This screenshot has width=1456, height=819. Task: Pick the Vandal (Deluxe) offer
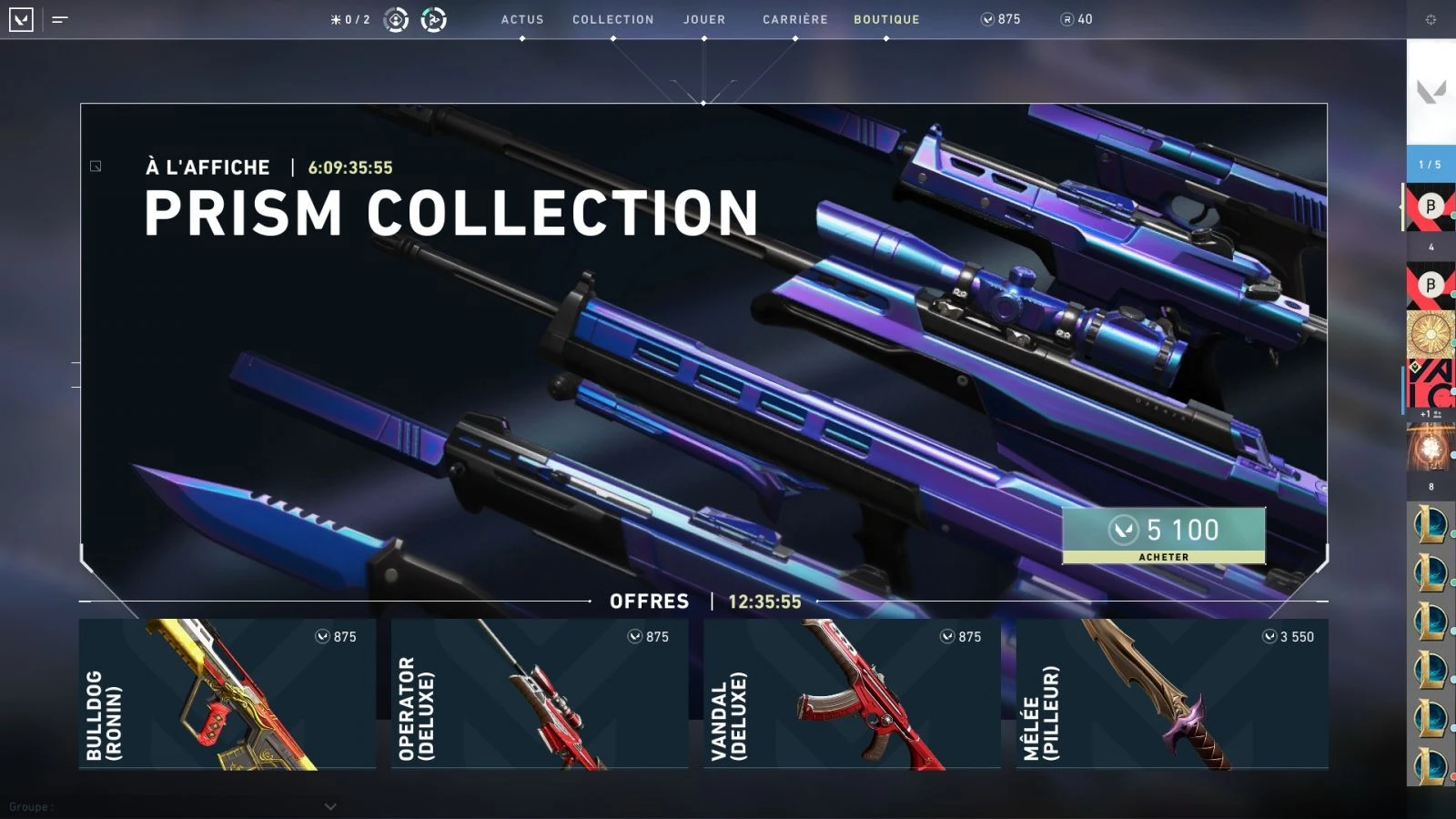(x=852, y=693)
